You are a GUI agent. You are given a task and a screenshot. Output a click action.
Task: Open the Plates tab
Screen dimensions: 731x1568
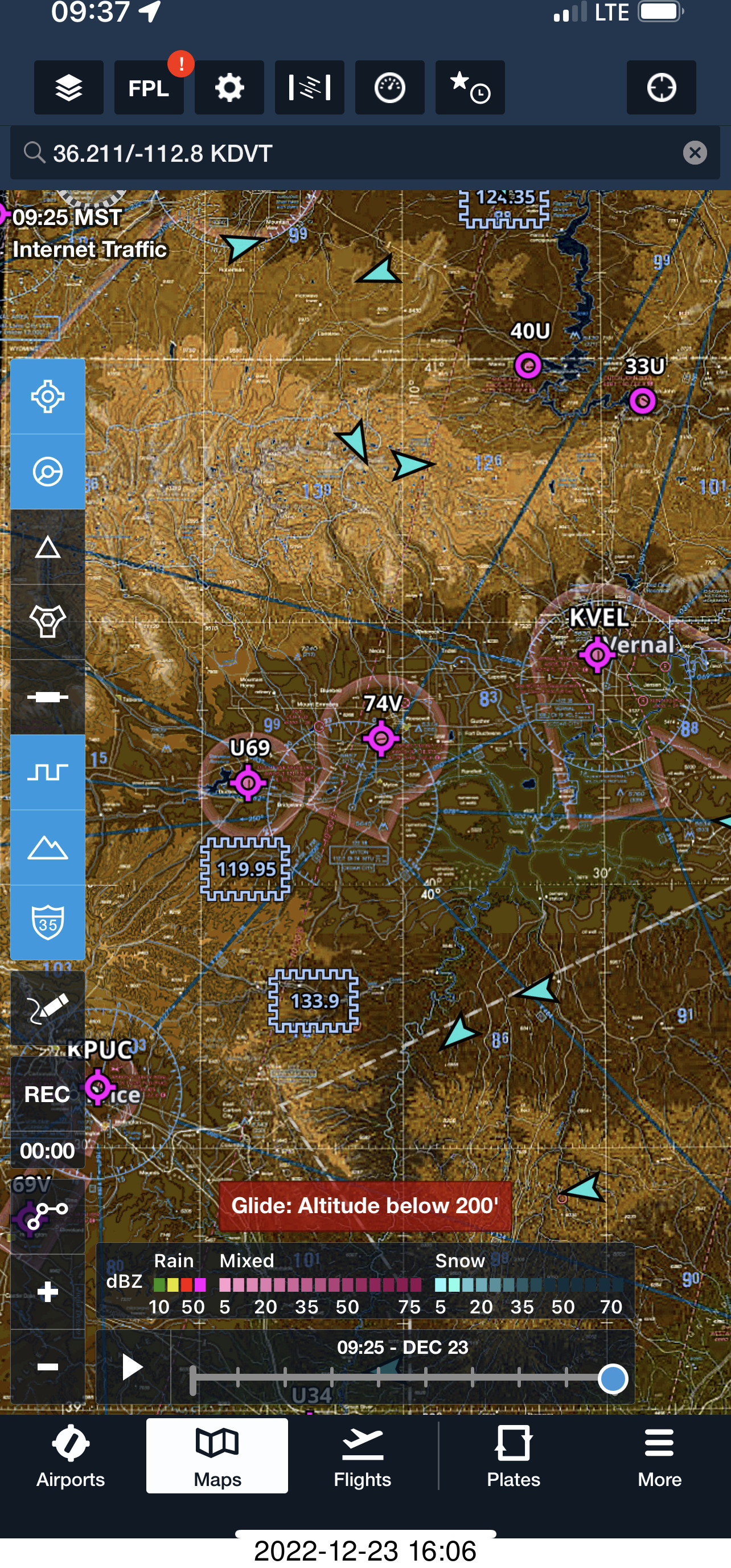pos(513,1456)
